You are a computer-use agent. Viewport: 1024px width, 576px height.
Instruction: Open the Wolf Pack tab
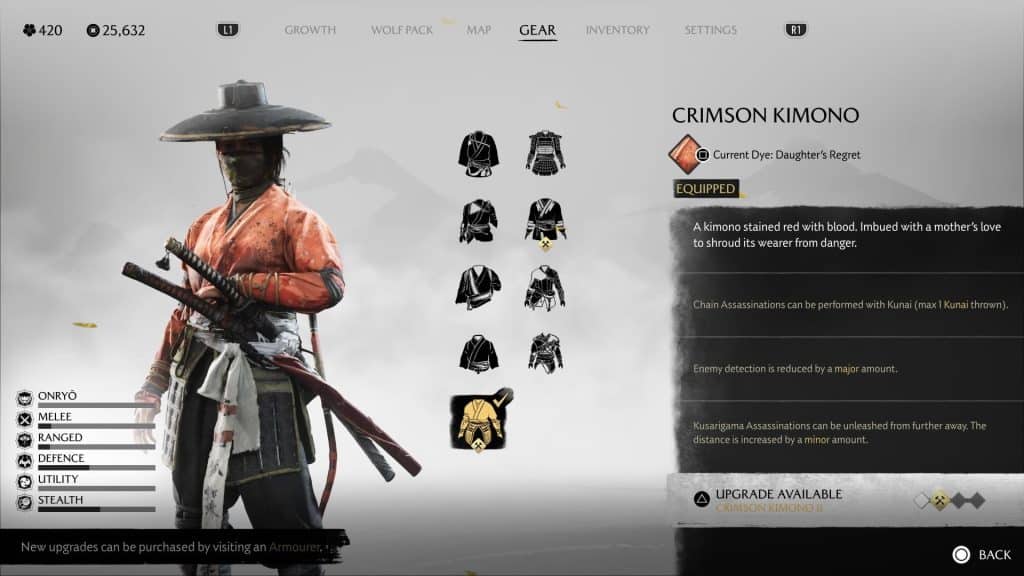pyautogui.click(x=402, y=30)
